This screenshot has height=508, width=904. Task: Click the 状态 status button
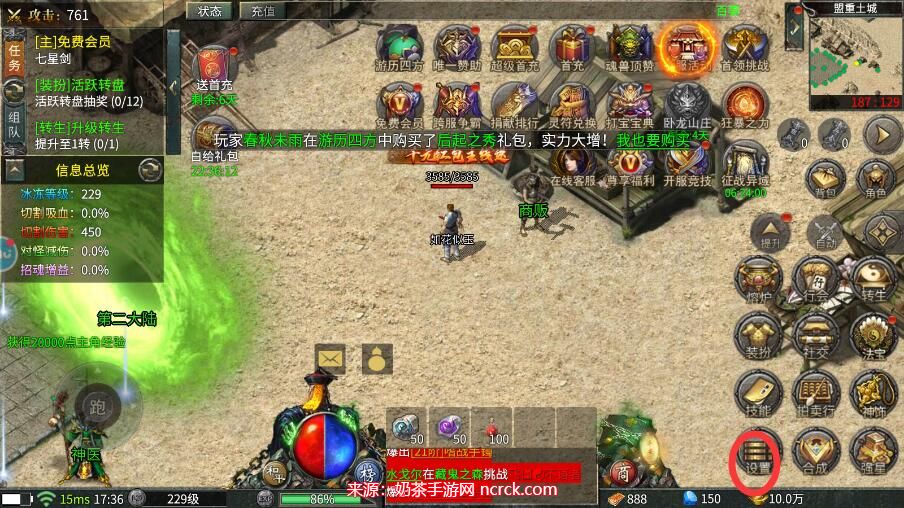pyautogui.click(x=210, y=11)
